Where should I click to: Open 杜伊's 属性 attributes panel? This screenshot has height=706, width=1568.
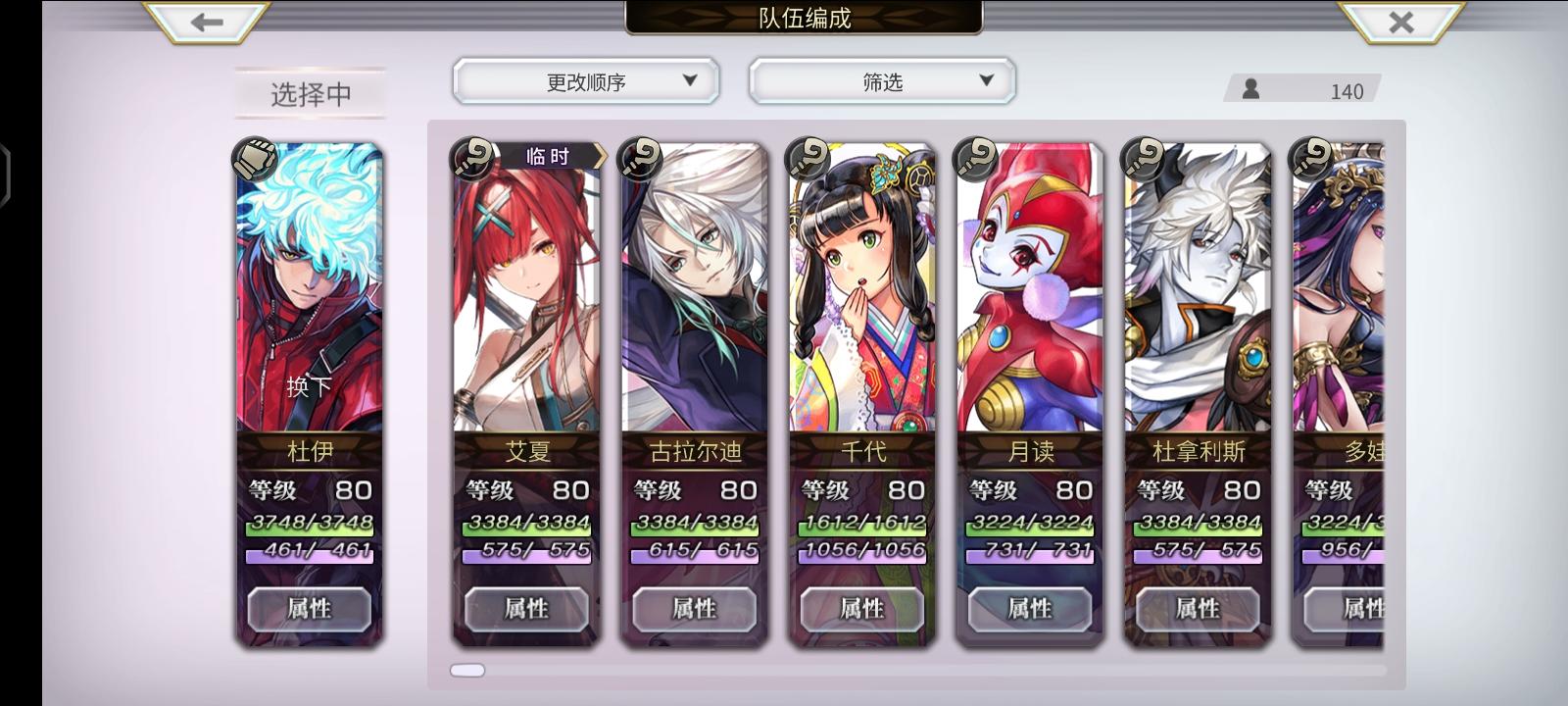310,609
